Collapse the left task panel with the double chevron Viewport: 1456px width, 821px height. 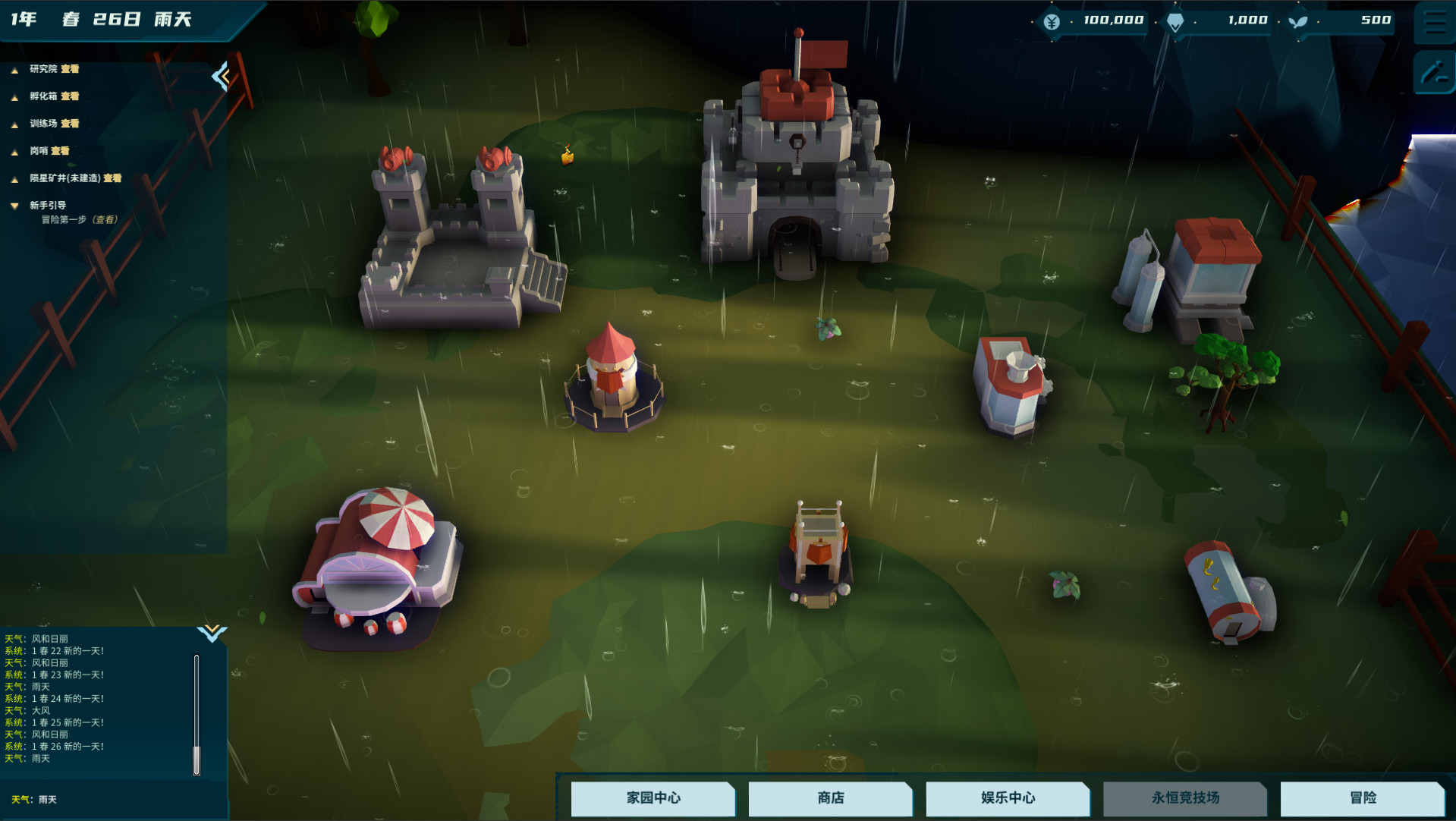click(x=221, y=76)
